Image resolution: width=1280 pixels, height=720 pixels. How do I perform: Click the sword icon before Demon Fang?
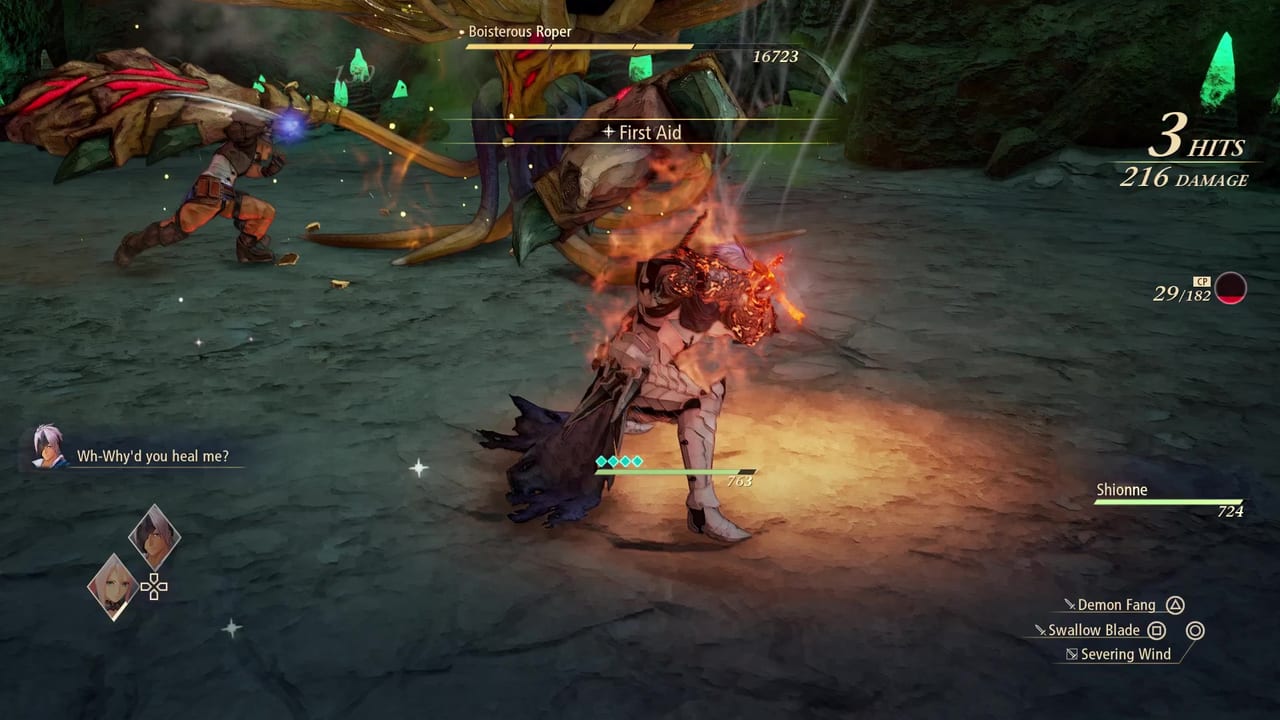[1071, 605]
